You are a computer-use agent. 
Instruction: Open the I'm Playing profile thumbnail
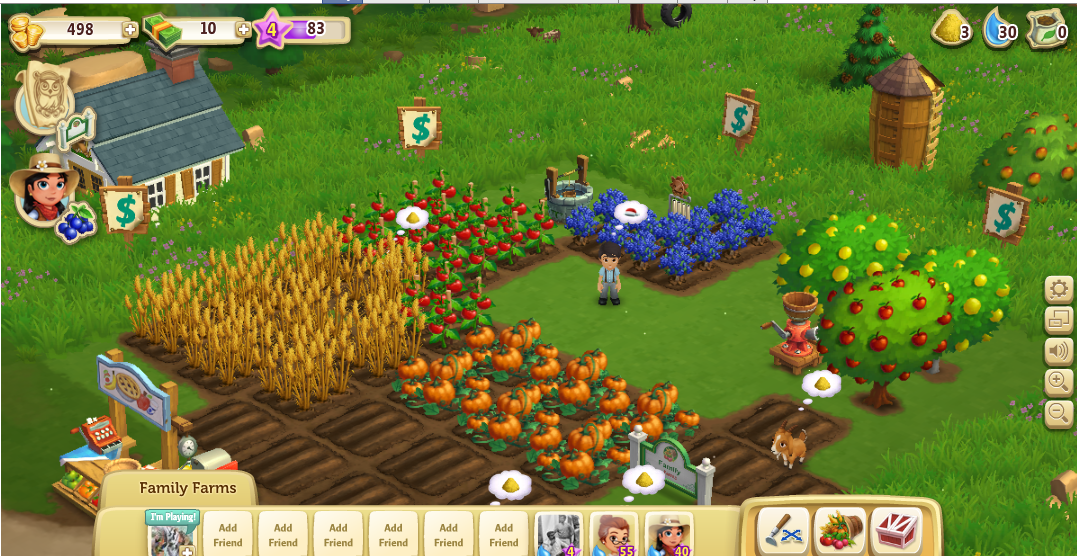point(172,534)
